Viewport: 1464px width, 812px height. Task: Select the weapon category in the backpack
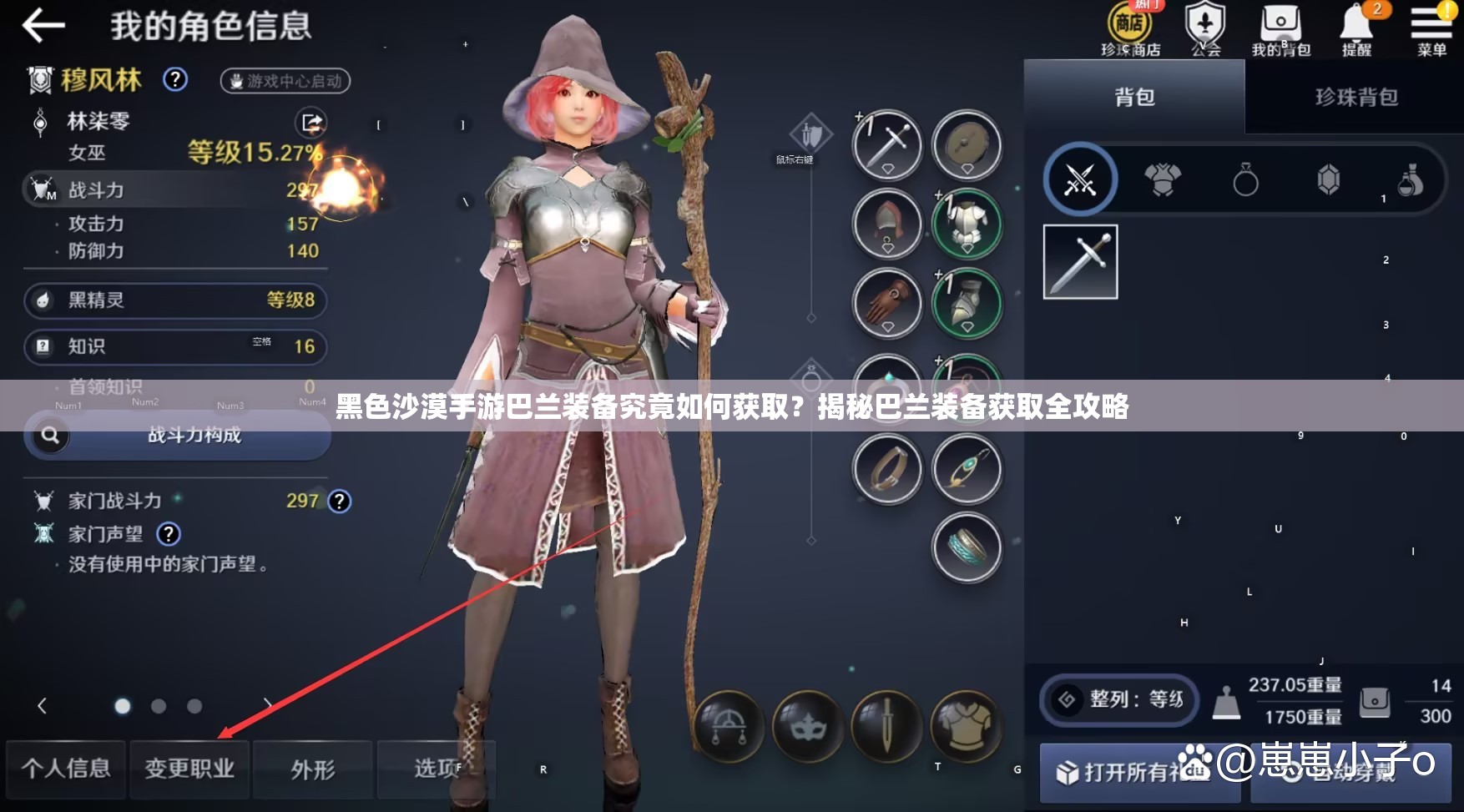[x=1080, y=181]
